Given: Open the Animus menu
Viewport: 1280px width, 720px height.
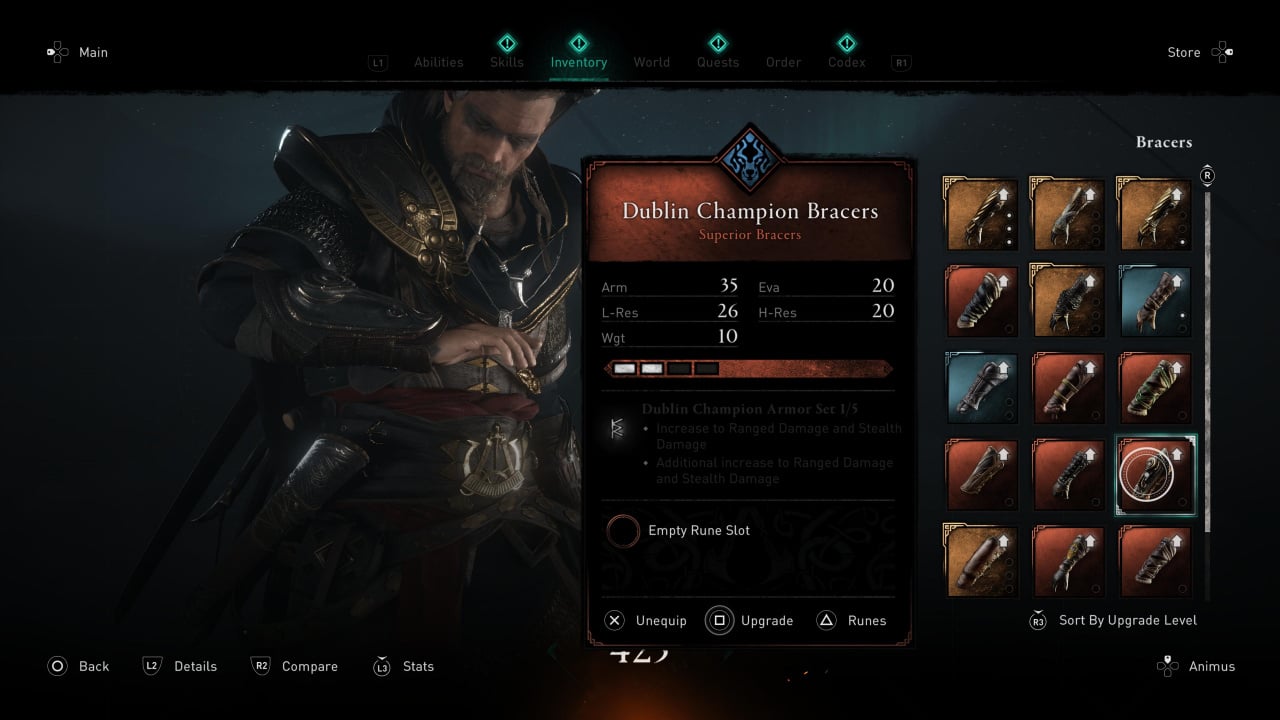Looking at the screenshot, I should 1197,666.
